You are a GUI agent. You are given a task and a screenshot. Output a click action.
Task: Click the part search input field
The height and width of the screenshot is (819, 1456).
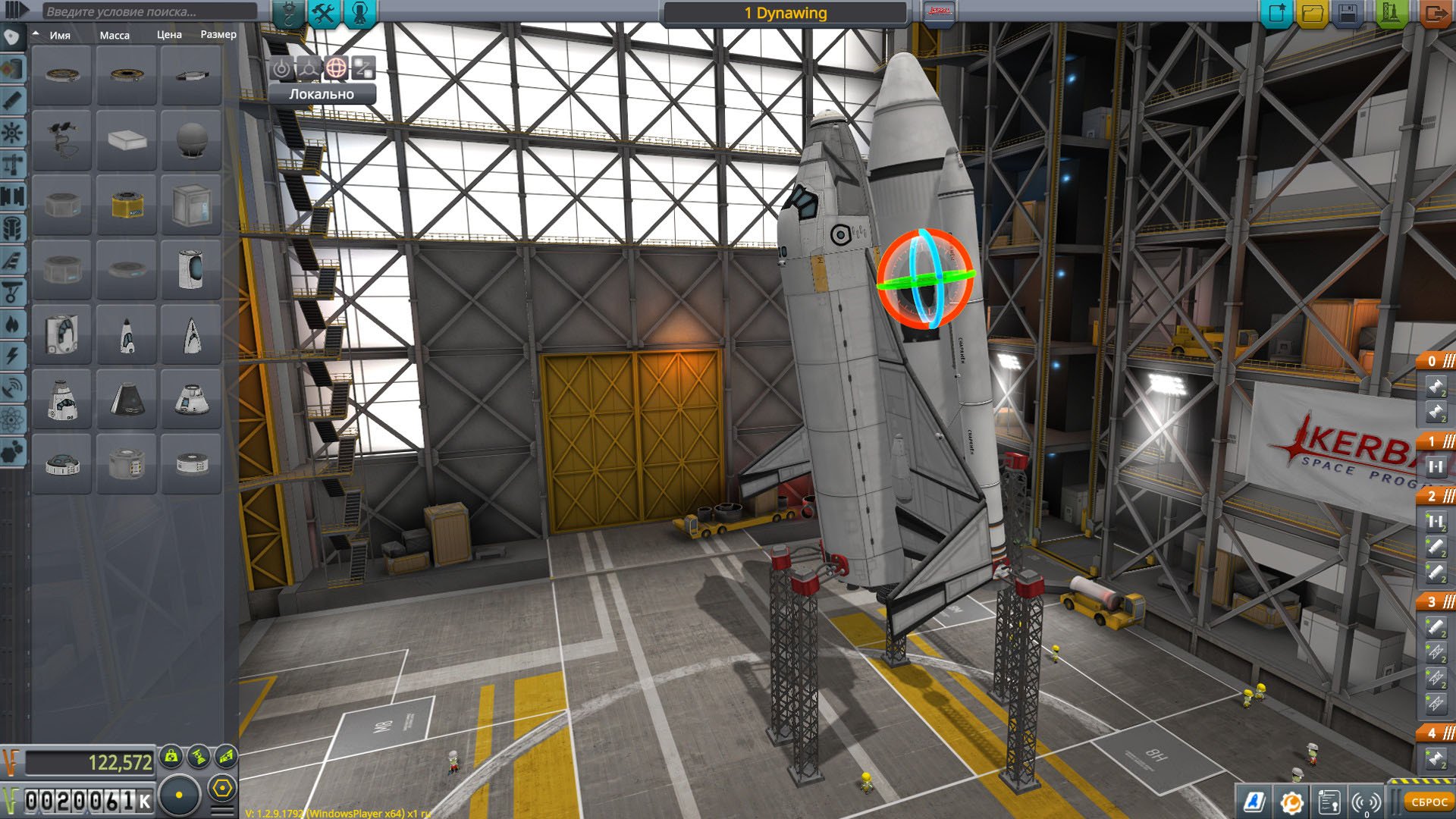[x=148, y=11]
